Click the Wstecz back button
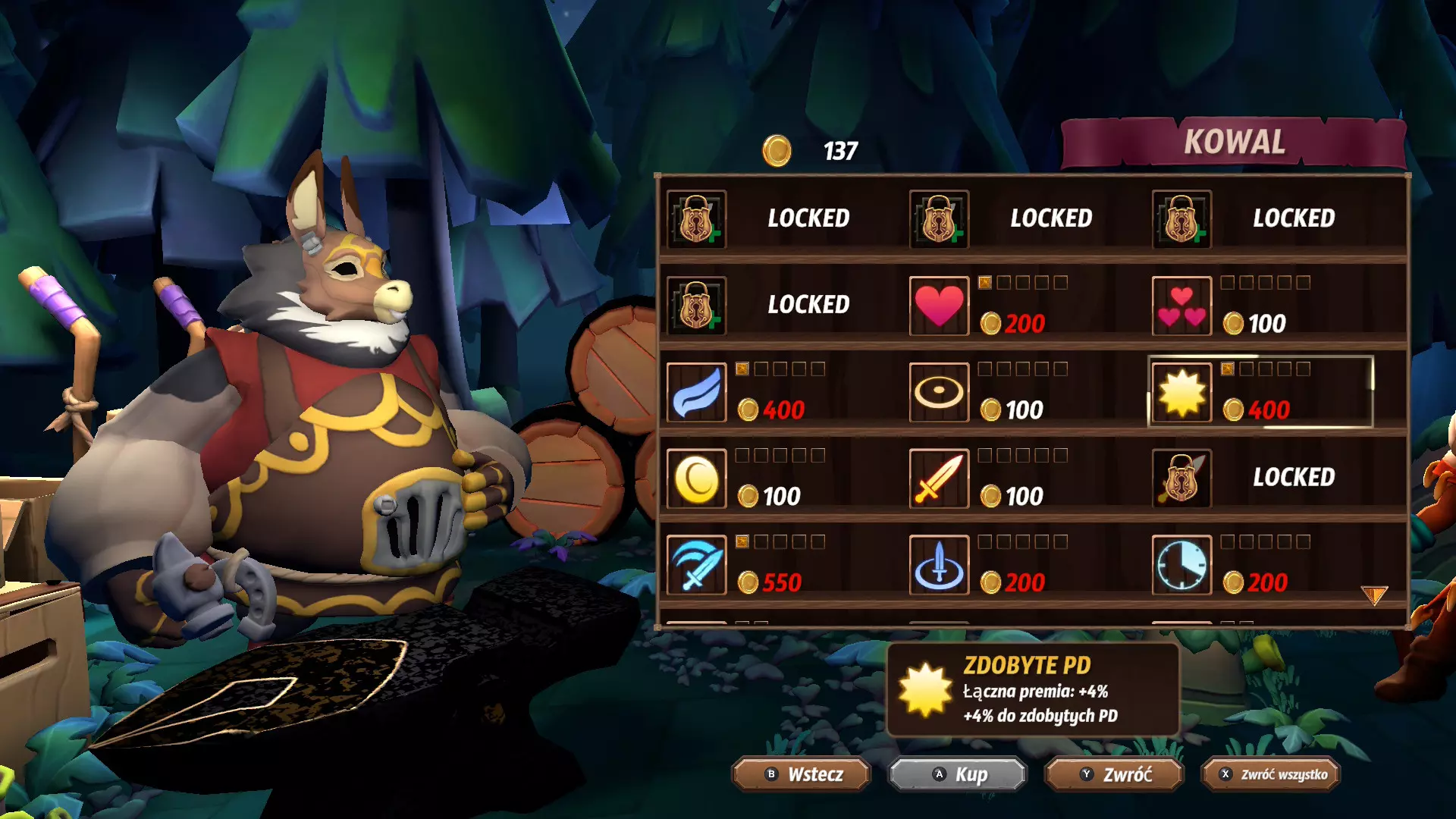The width and height of the screenshot is (1456, 819). pyautogui.click(x=802, y=774)
